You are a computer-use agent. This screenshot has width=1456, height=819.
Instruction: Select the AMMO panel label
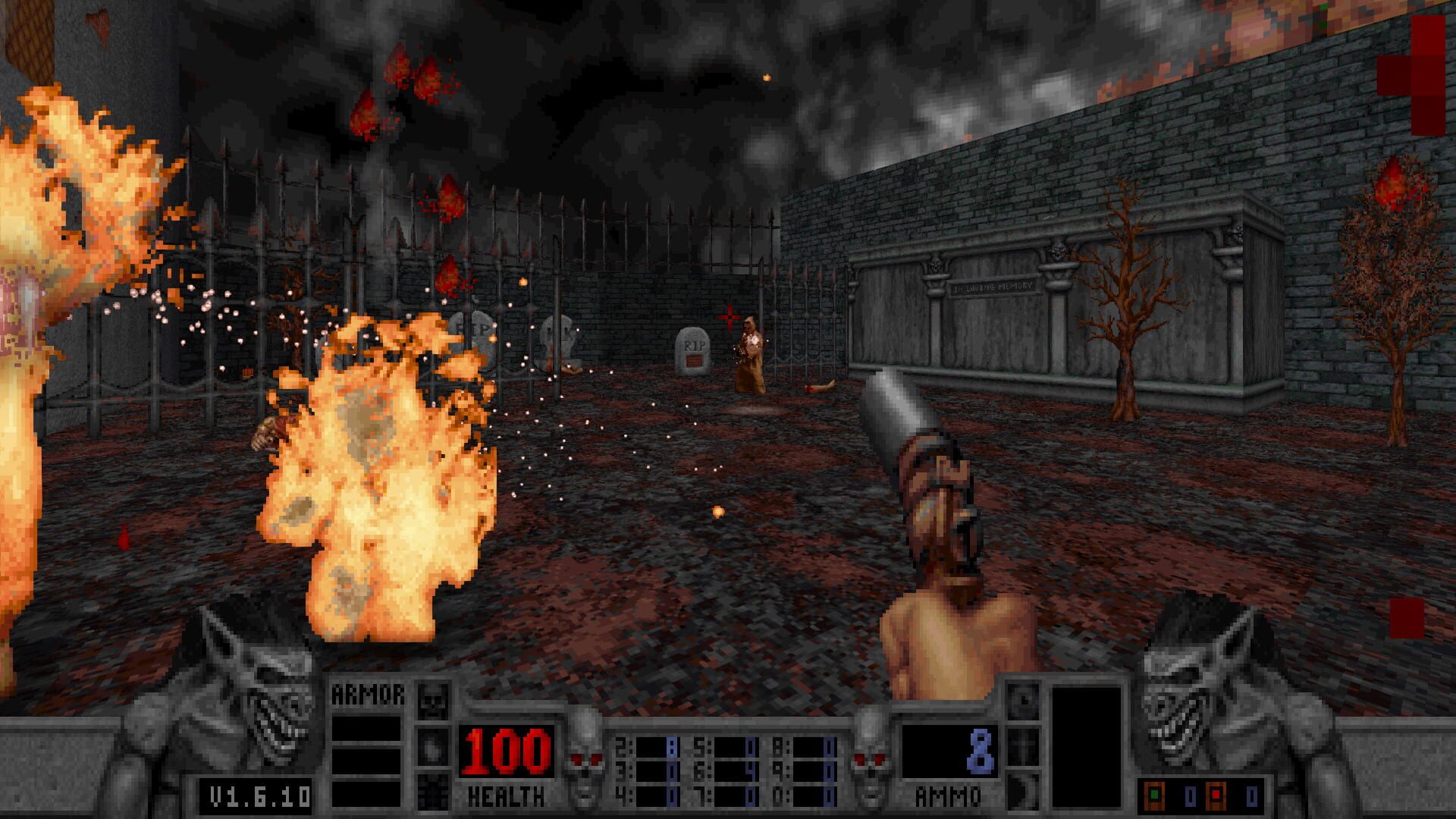(x=948, y=795)
